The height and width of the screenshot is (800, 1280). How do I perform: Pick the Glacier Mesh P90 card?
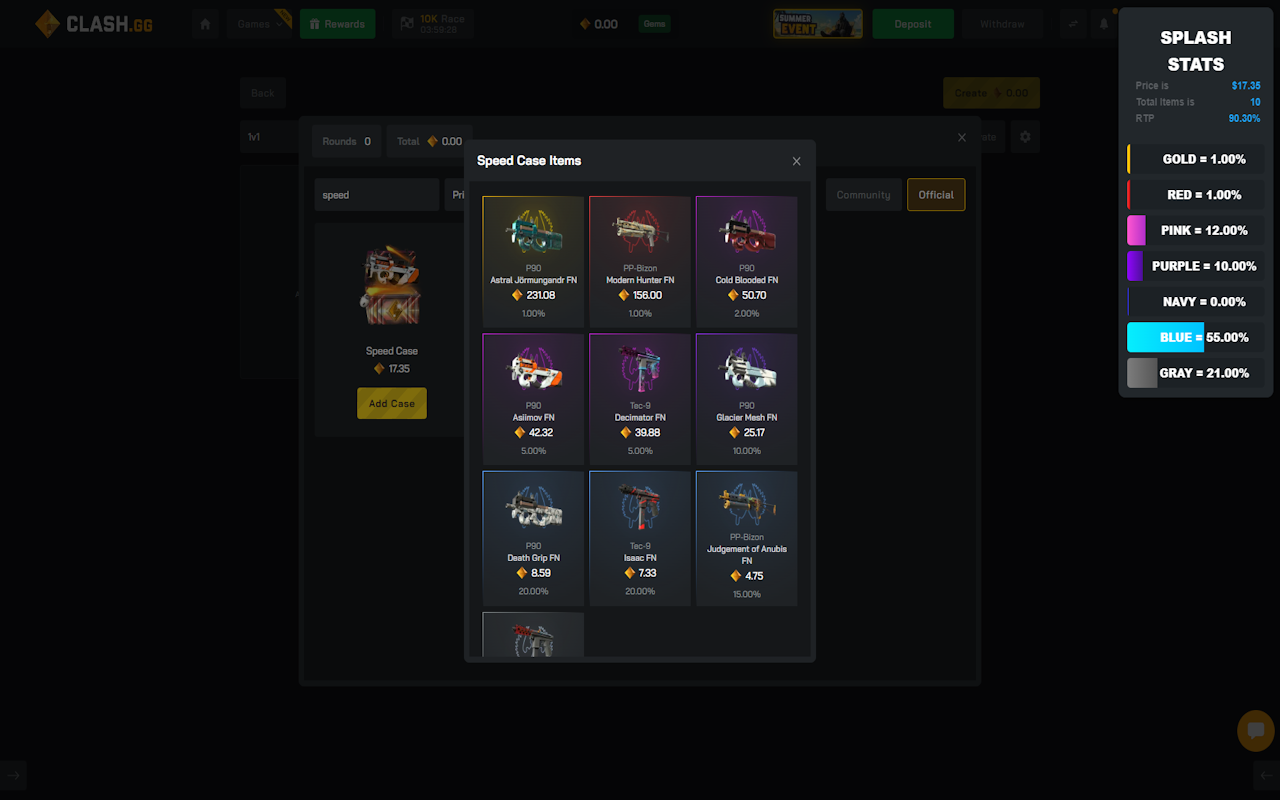click(746, 398)
